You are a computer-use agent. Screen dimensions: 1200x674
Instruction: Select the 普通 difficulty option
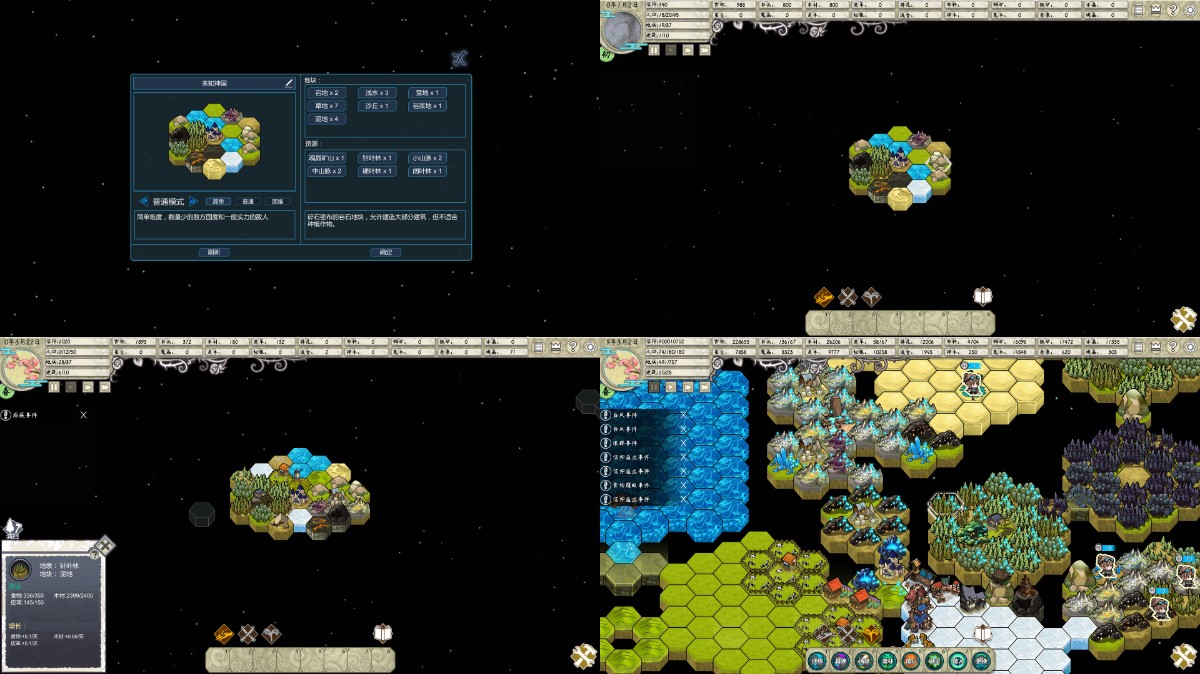[246, 201]
